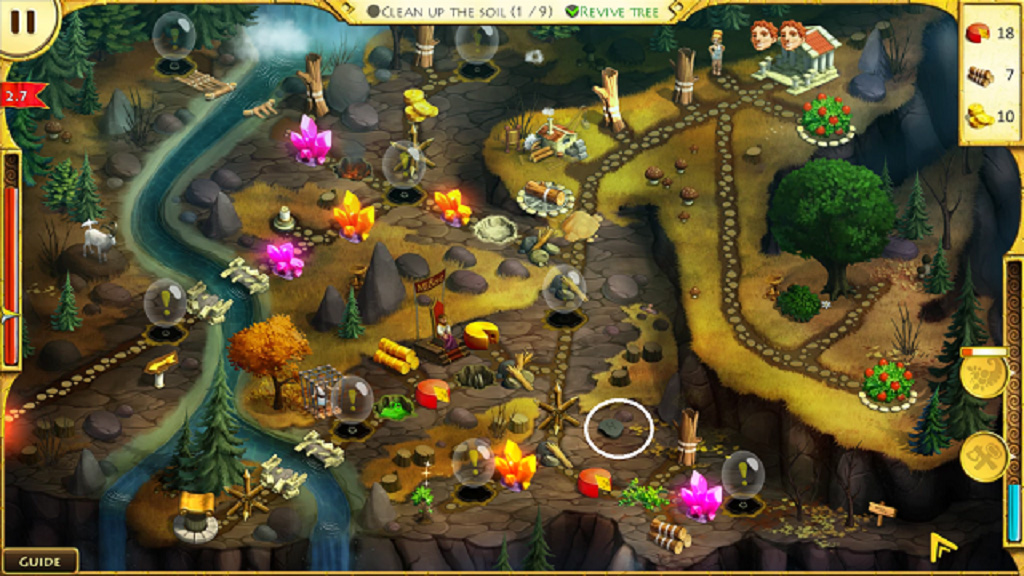Screen dimensions: 1024x576
Task: Activate the hammer work bonus coin
Action: 982,456
